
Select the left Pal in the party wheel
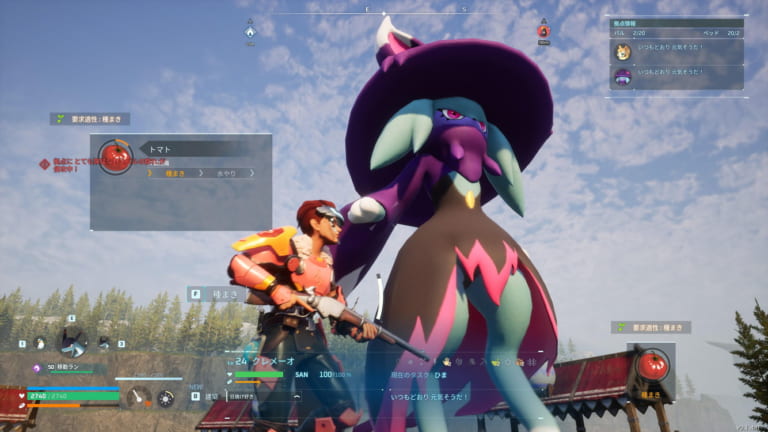click(x=39, y=343)
